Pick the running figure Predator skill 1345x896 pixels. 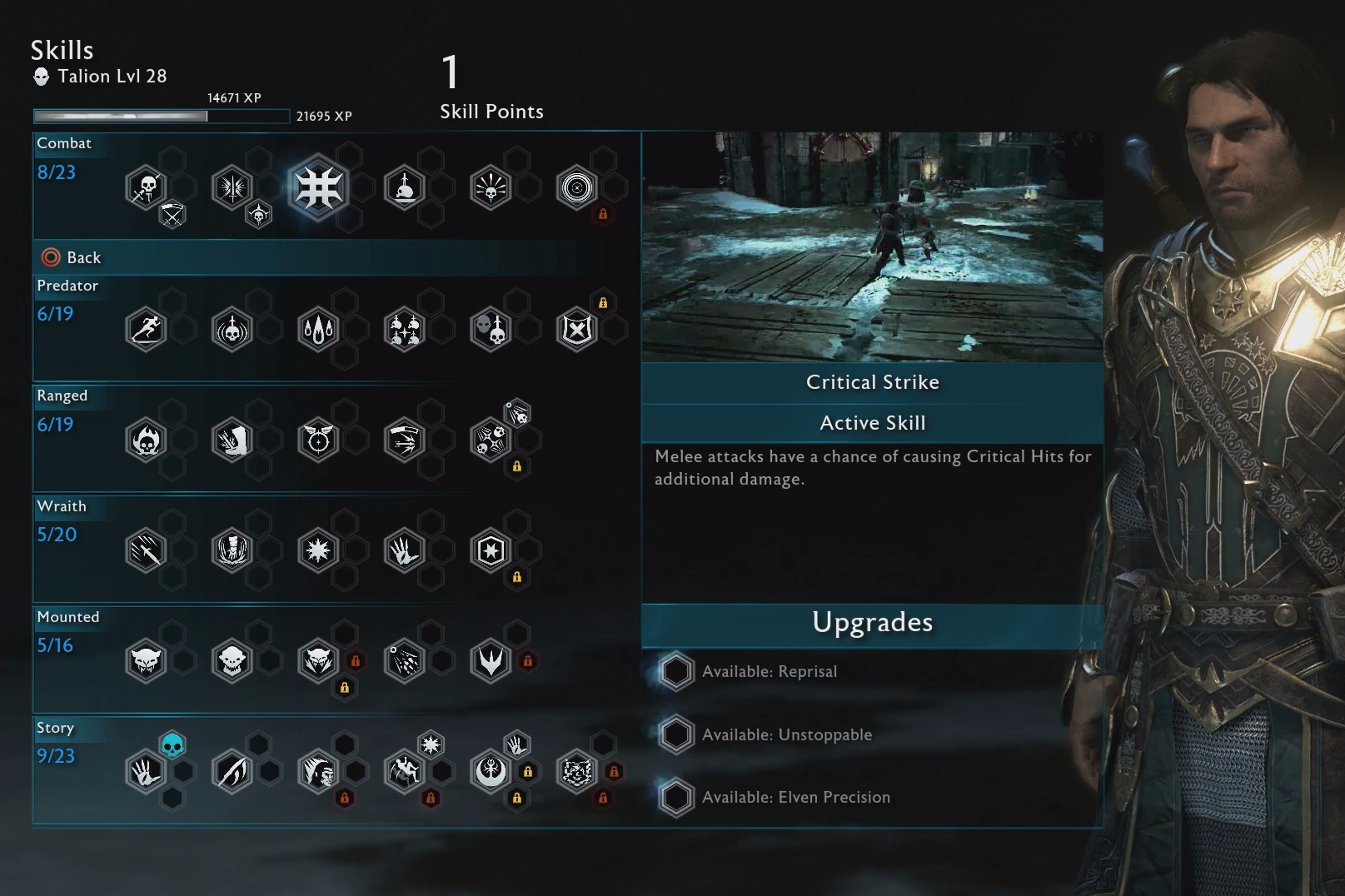(x=146, y=330)
